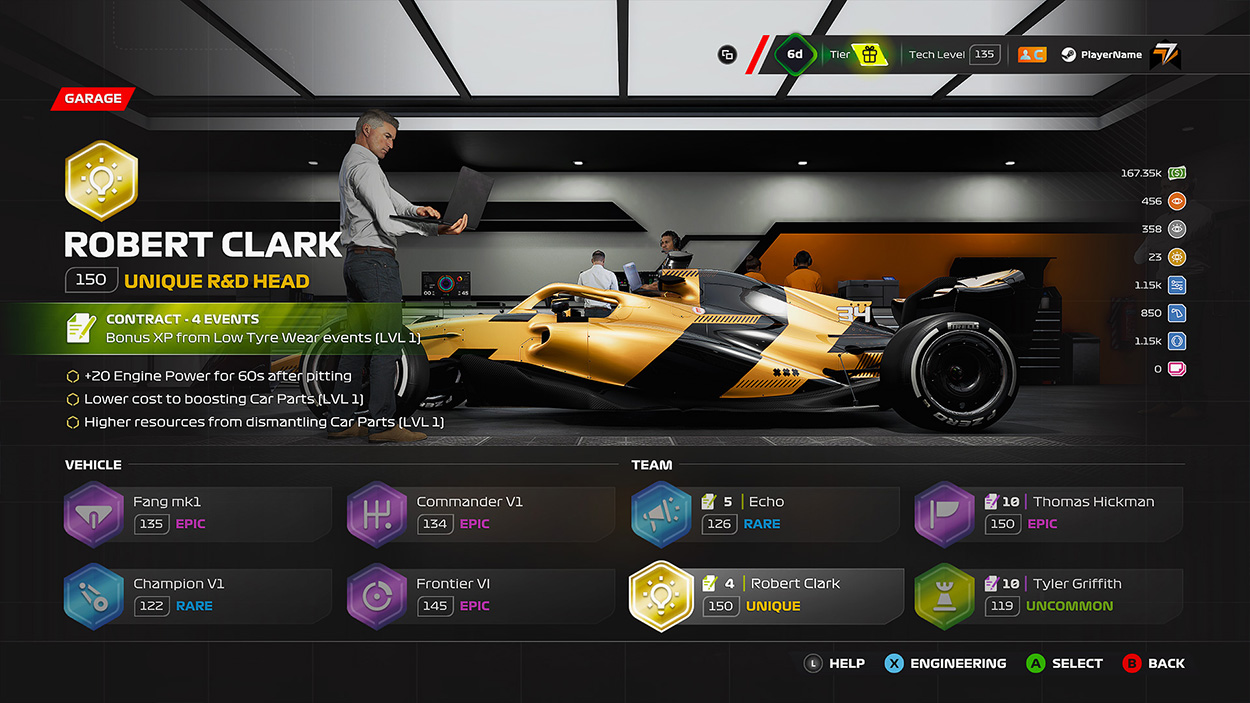Select the Echo team member card
The width and height of the screenshot is (1250, 703).
pos(764,513)
